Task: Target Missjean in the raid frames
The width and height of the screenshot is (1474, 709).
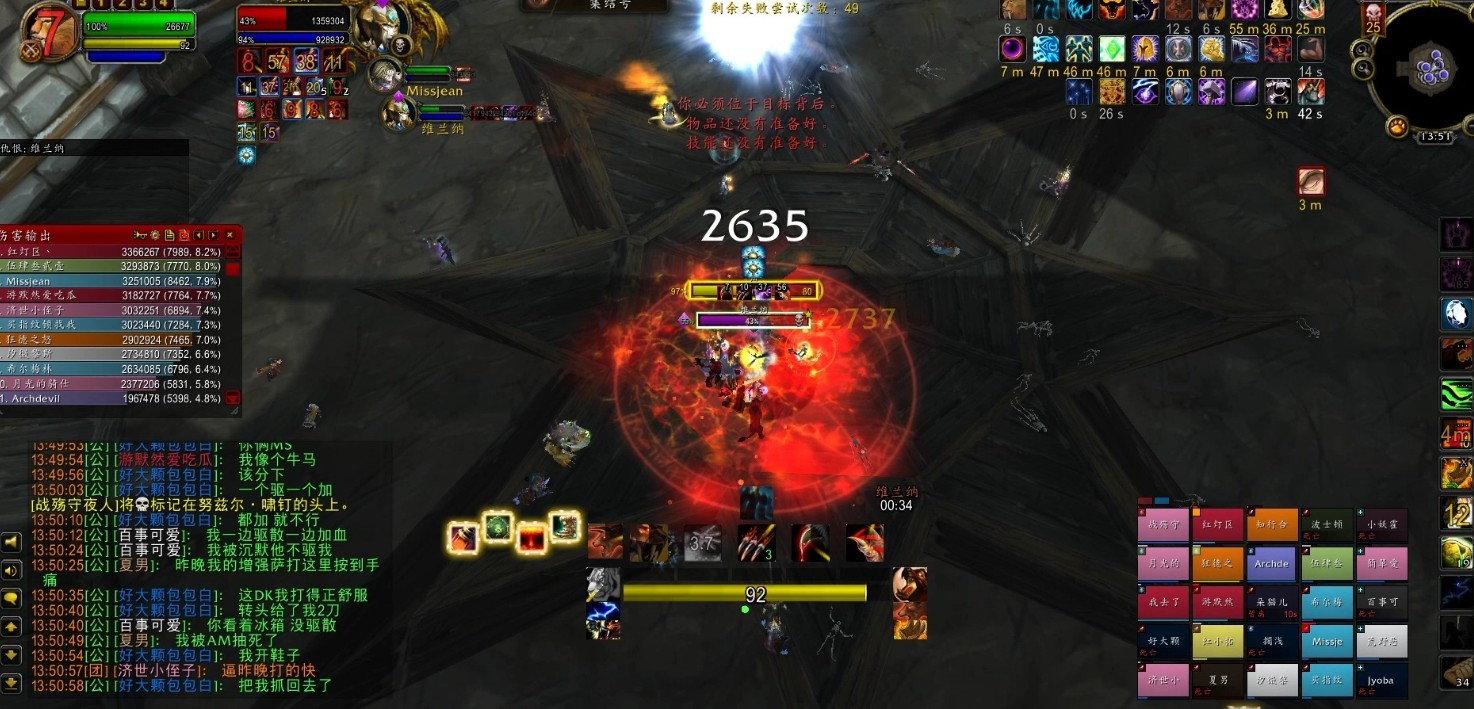Action: tap(1327, 642)
